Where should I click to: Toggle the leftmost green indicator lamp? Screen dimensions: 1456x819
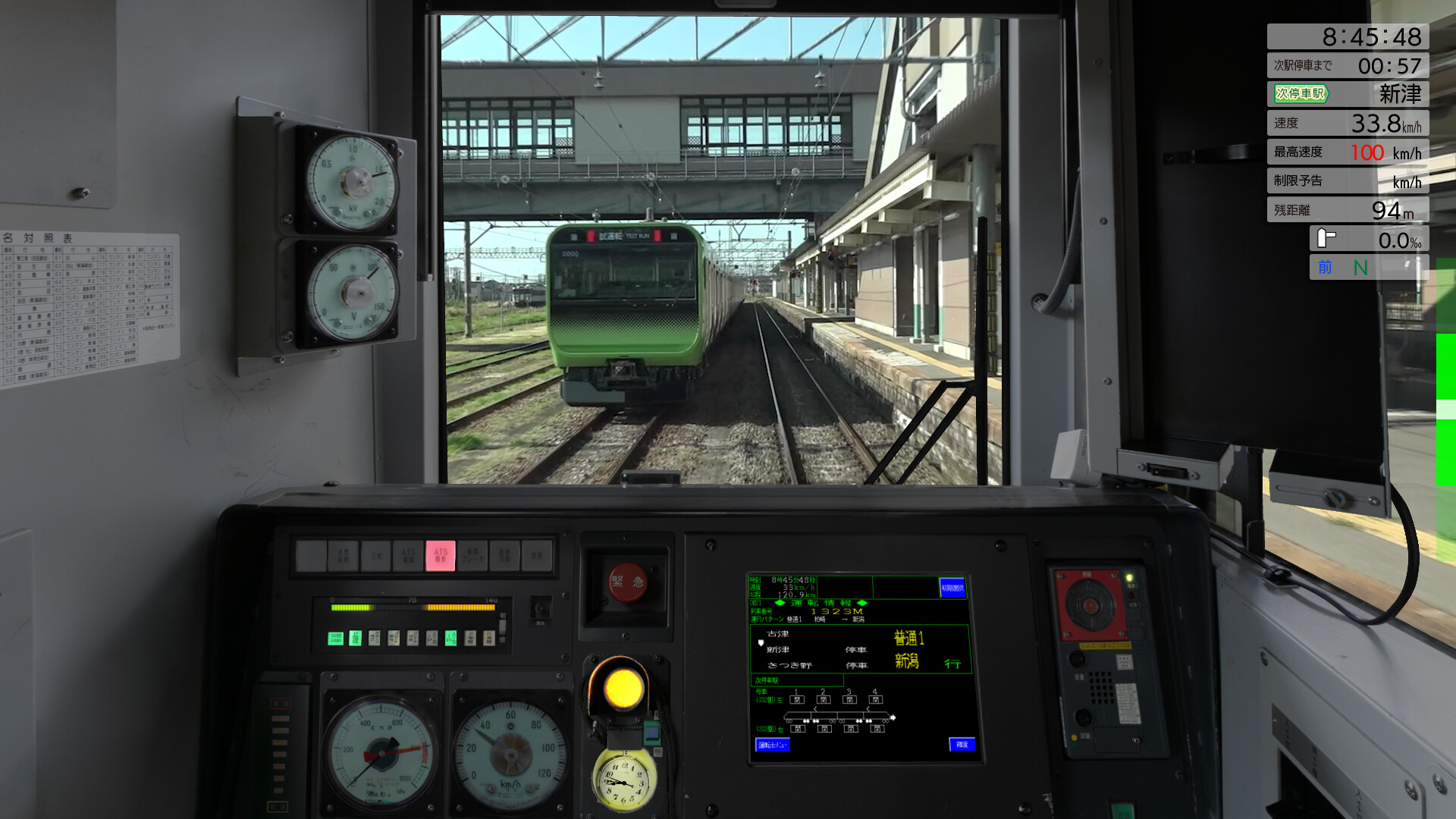(335, 639)
